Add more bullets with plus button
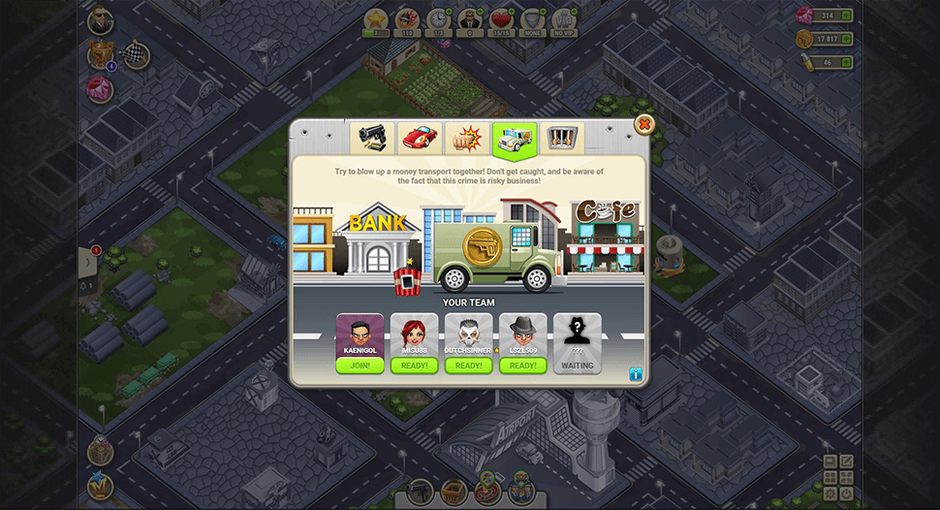This screenshot has width=940, height=510. point(847,62)
